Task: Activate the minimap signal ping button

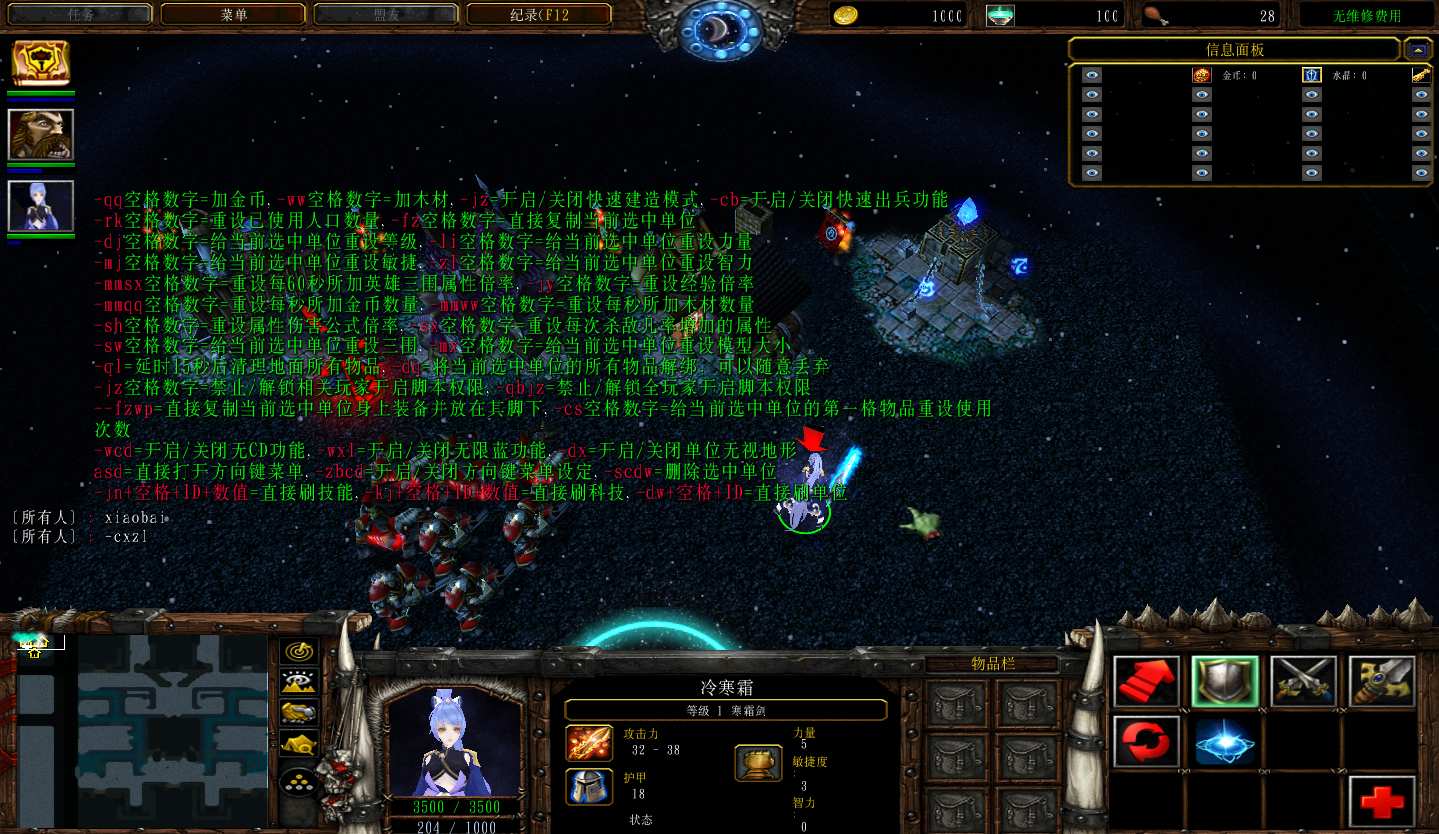Action: coord(299,651)
